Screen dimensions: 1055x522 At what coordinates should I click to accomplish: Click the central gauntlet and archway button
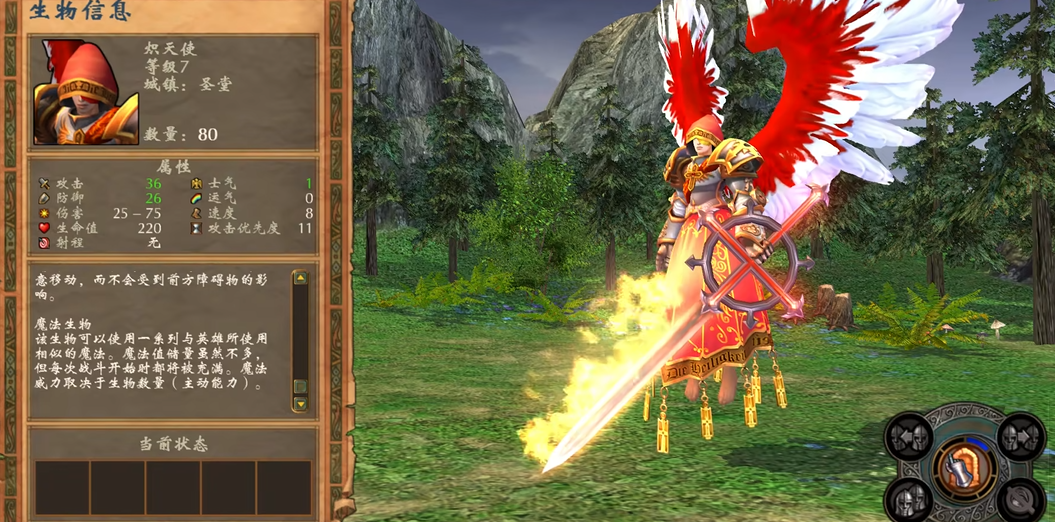pyautogui.click(x=965, y=469)
